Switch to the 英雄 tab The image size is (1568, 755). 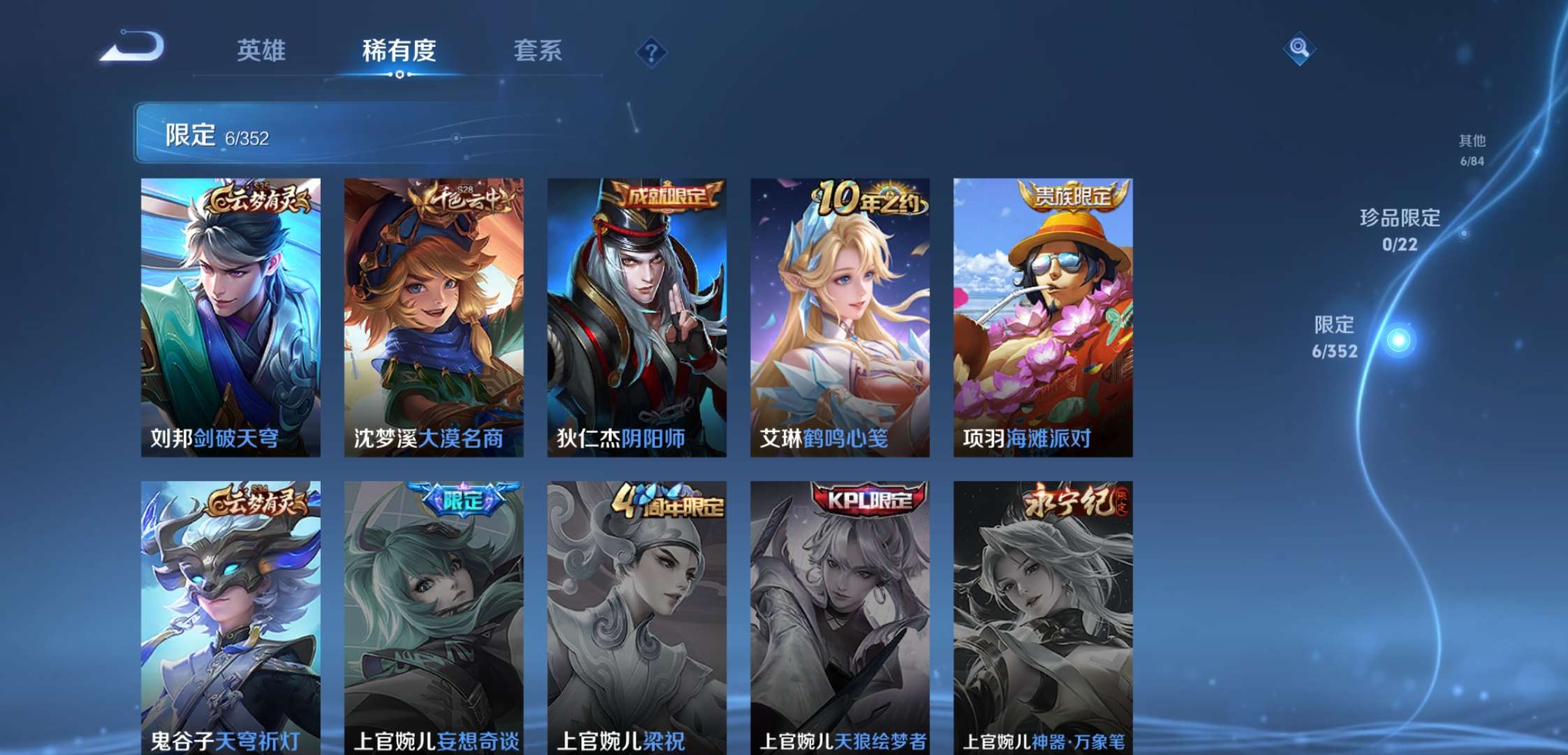262,52
